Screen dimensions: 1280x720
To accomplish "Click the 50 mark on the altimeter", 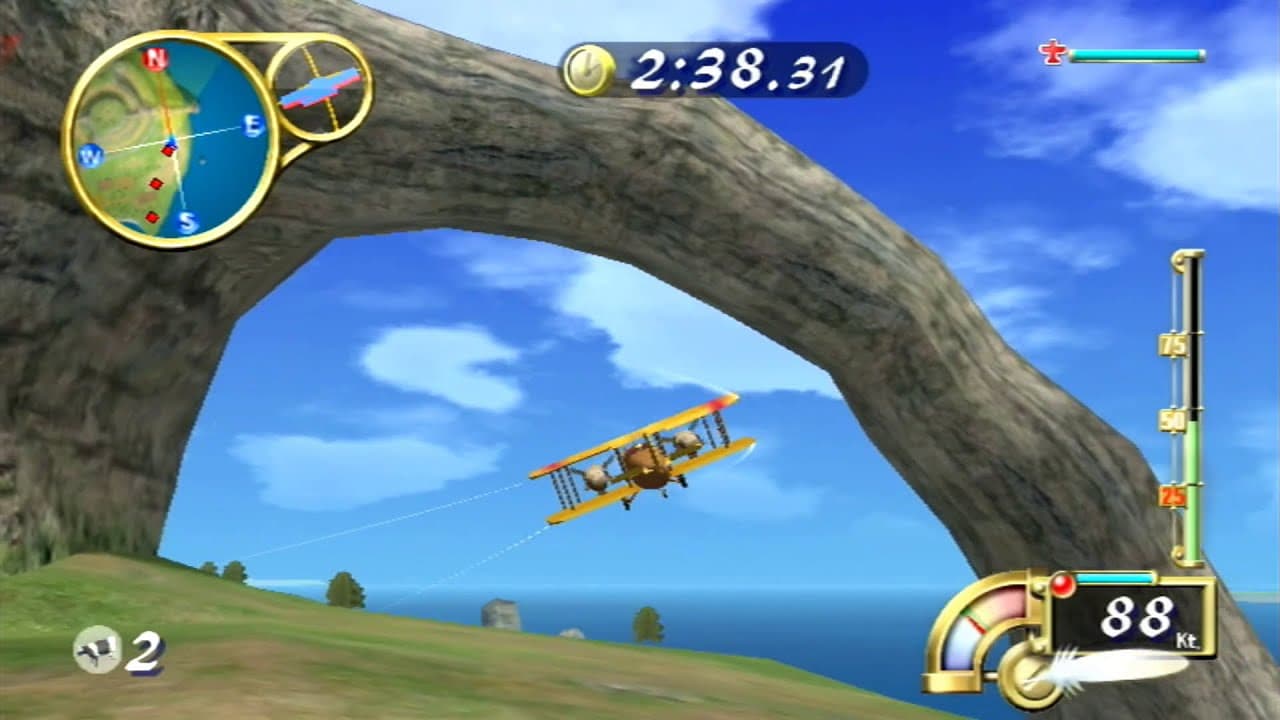I will pyautogui.click(x=1171, y=422).
